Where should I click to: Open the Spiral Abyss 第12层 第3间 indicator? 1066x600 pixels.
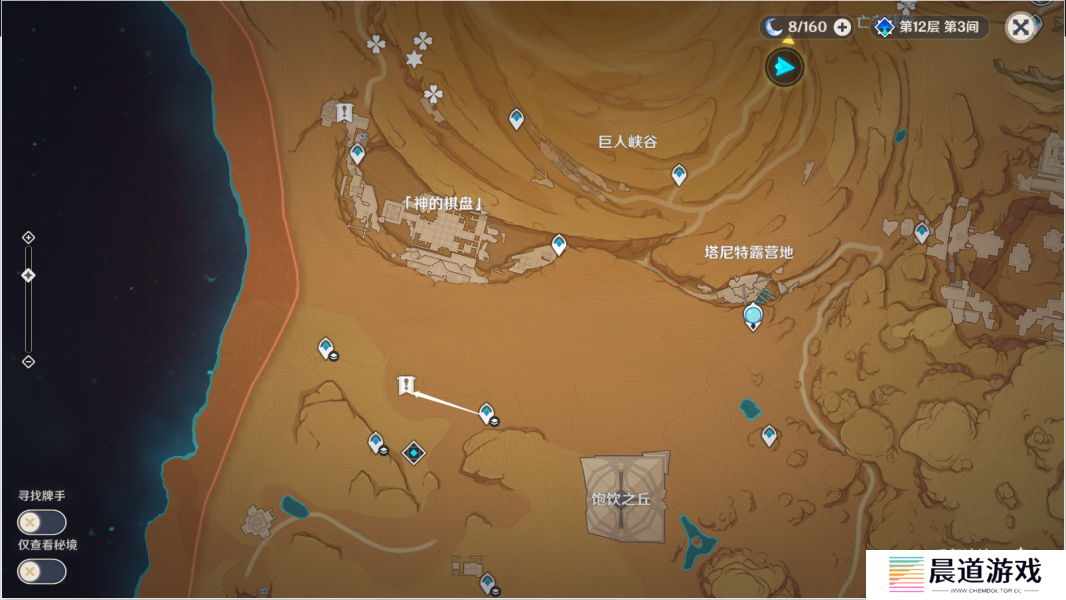930,27
